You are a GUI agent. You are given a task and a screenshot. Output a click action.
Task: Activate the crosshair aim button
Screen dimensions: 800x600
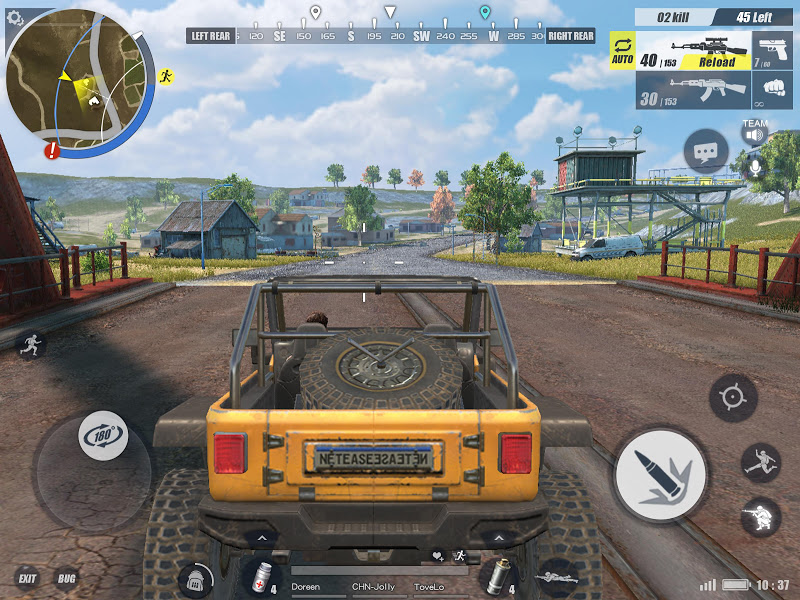(x=733, y=397)
